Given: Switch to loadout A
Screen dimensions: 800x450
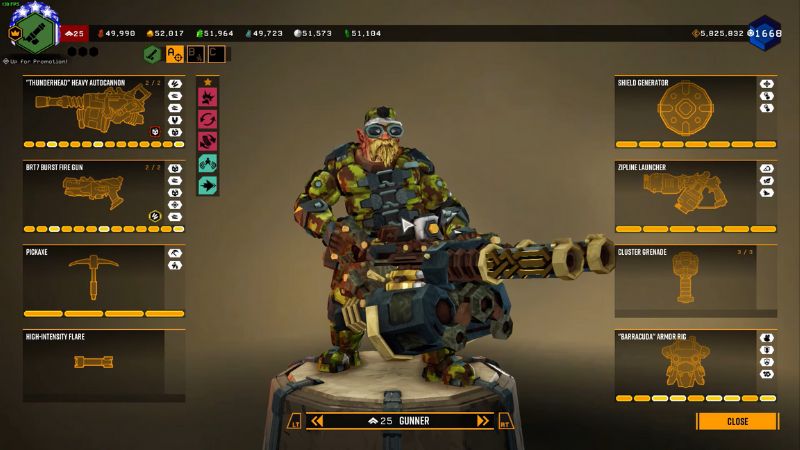Looking at the screenshot, I should click(174, 54).
